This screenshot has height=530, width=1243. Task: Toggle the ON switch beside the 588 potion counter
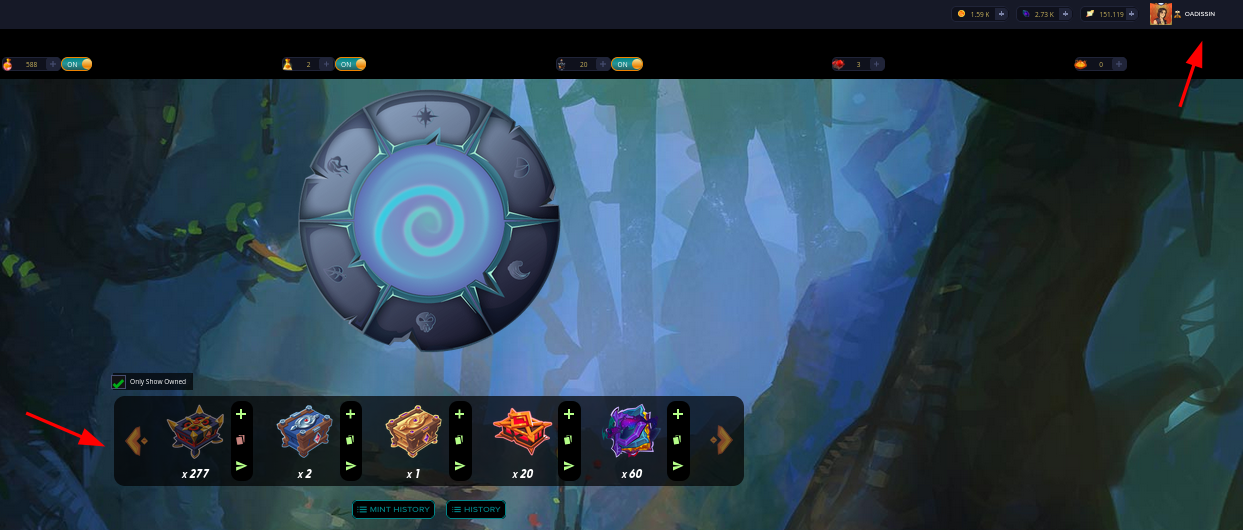77,64
